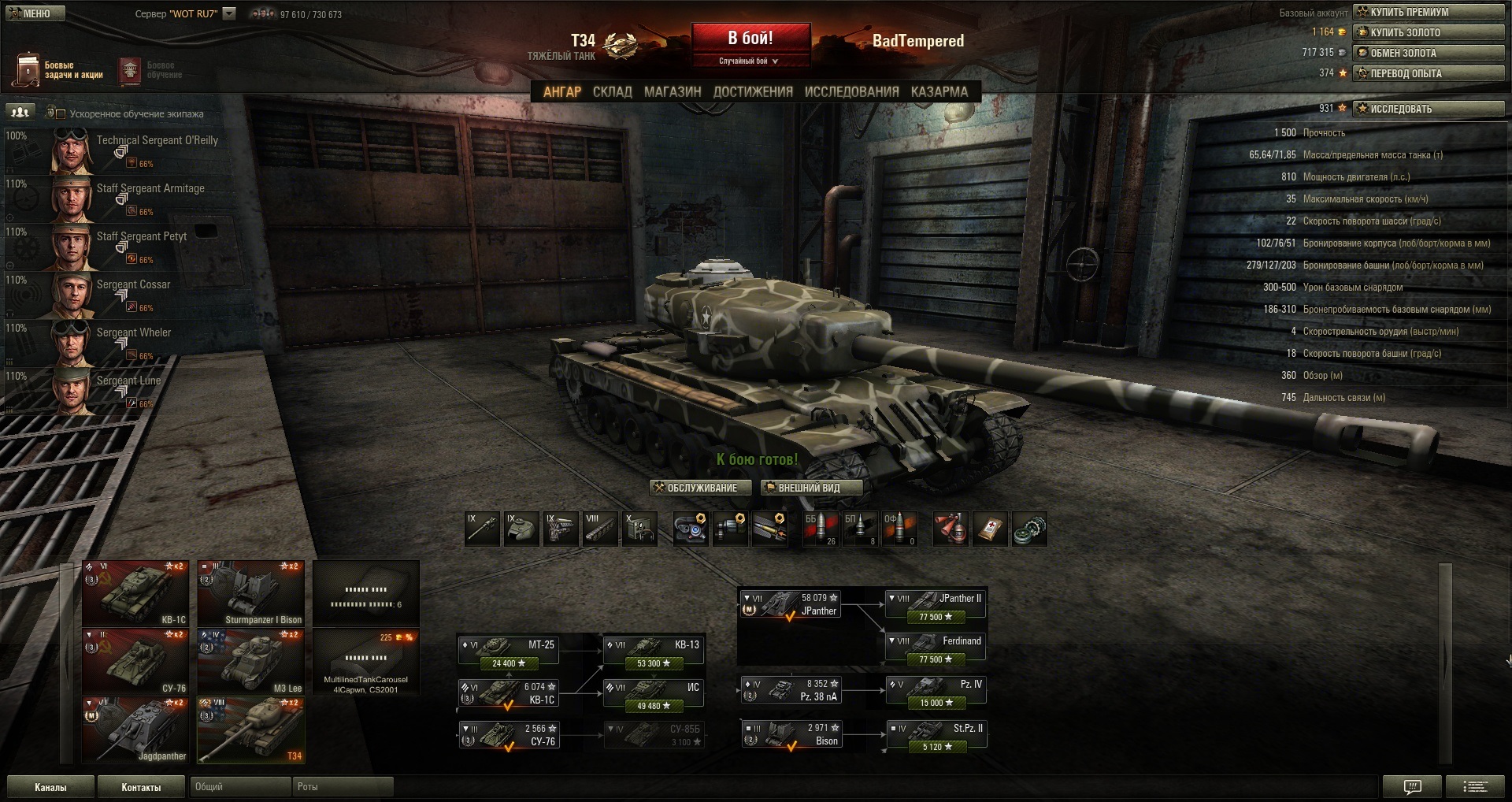The width and height of the screenshot is (1512, 802).
Task: Open the МАГАЗИН tab
Action: click(x=673, y=91)
